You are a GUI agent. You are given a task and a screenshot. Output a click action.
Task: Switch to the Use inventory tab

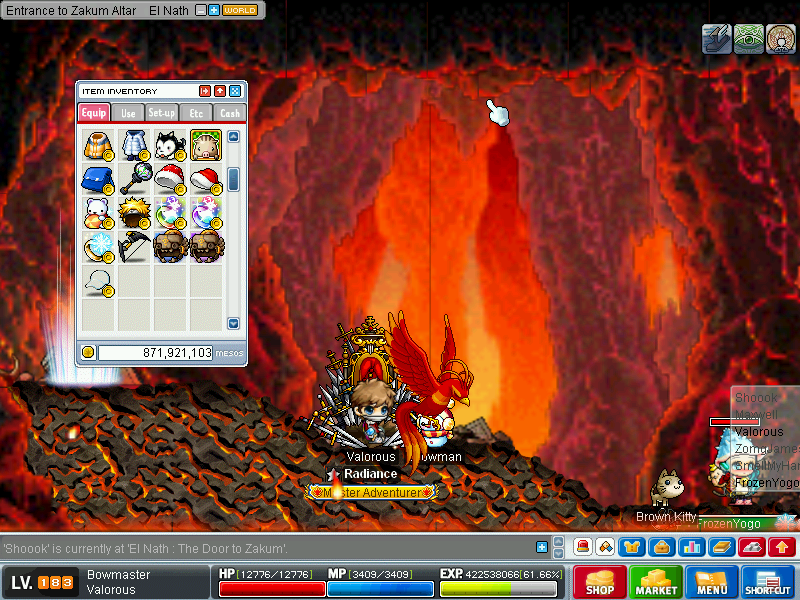pos(128,113)
